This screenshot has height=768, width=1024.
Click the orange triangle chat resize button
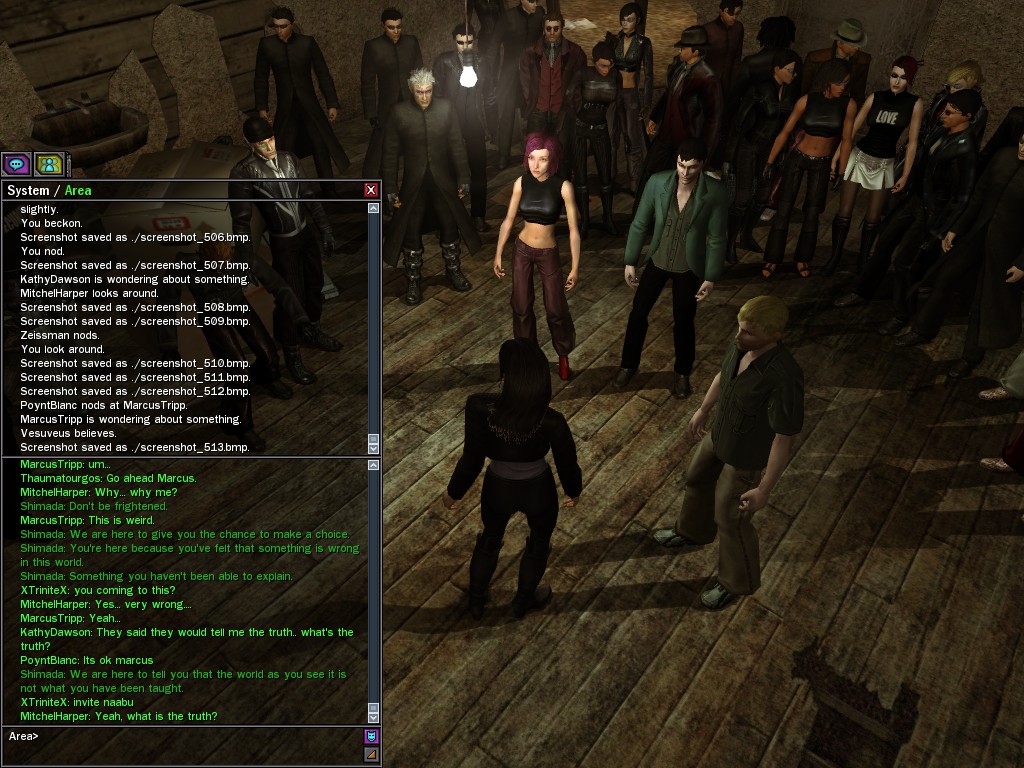[x=371, y=754]
